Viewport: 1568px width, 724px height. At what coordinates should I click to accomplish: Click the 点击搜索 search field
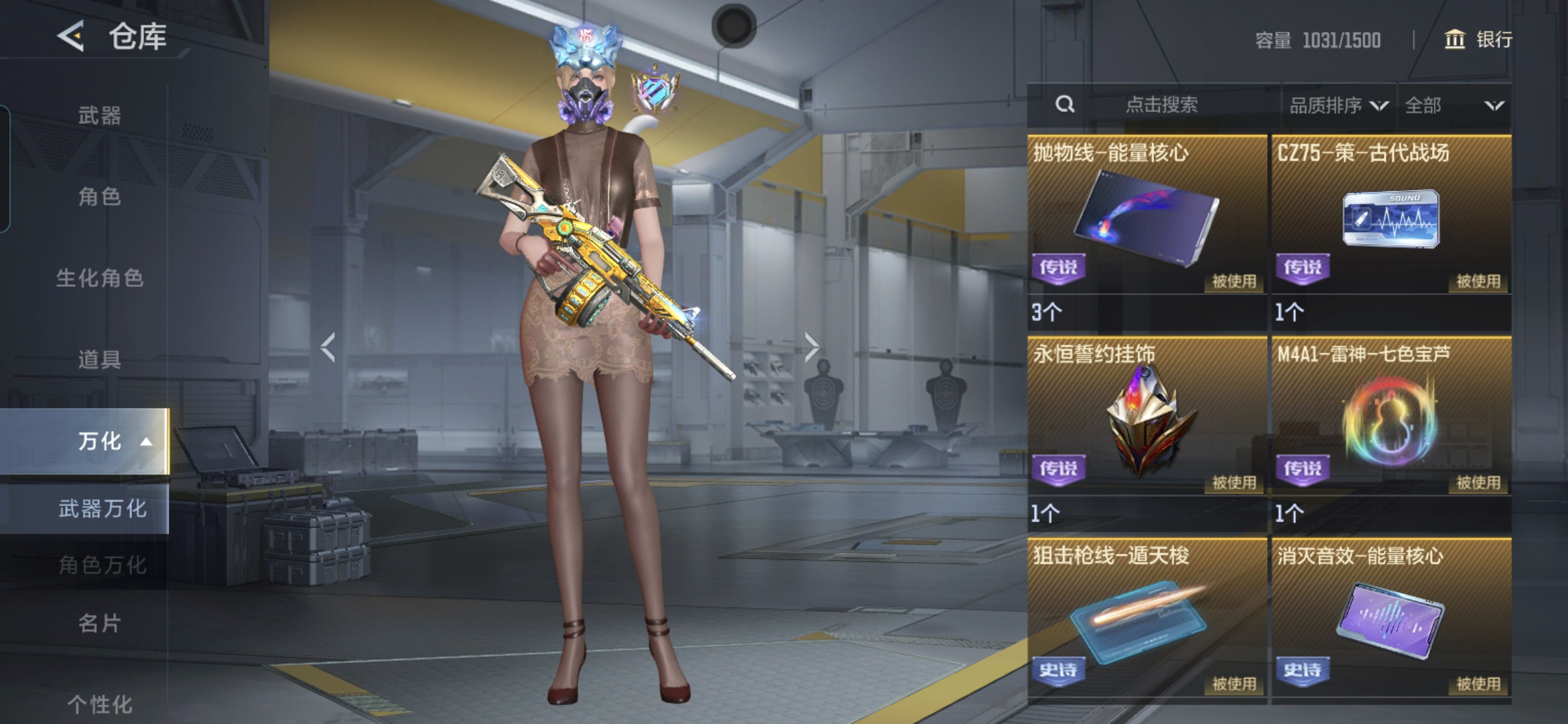1161,105
